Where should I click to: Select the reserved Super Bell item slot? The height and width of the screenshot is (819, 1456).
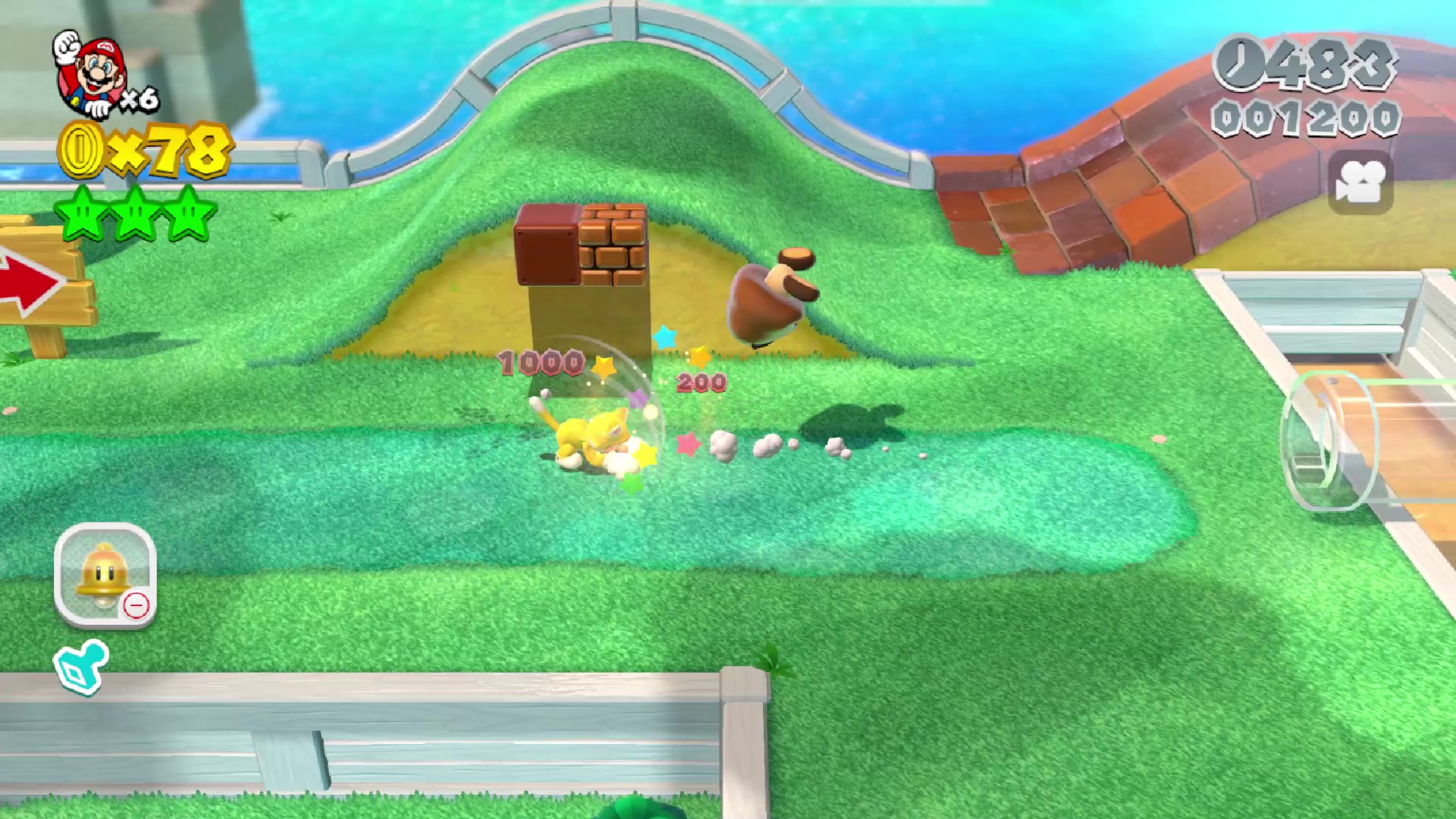click(105, 575)
